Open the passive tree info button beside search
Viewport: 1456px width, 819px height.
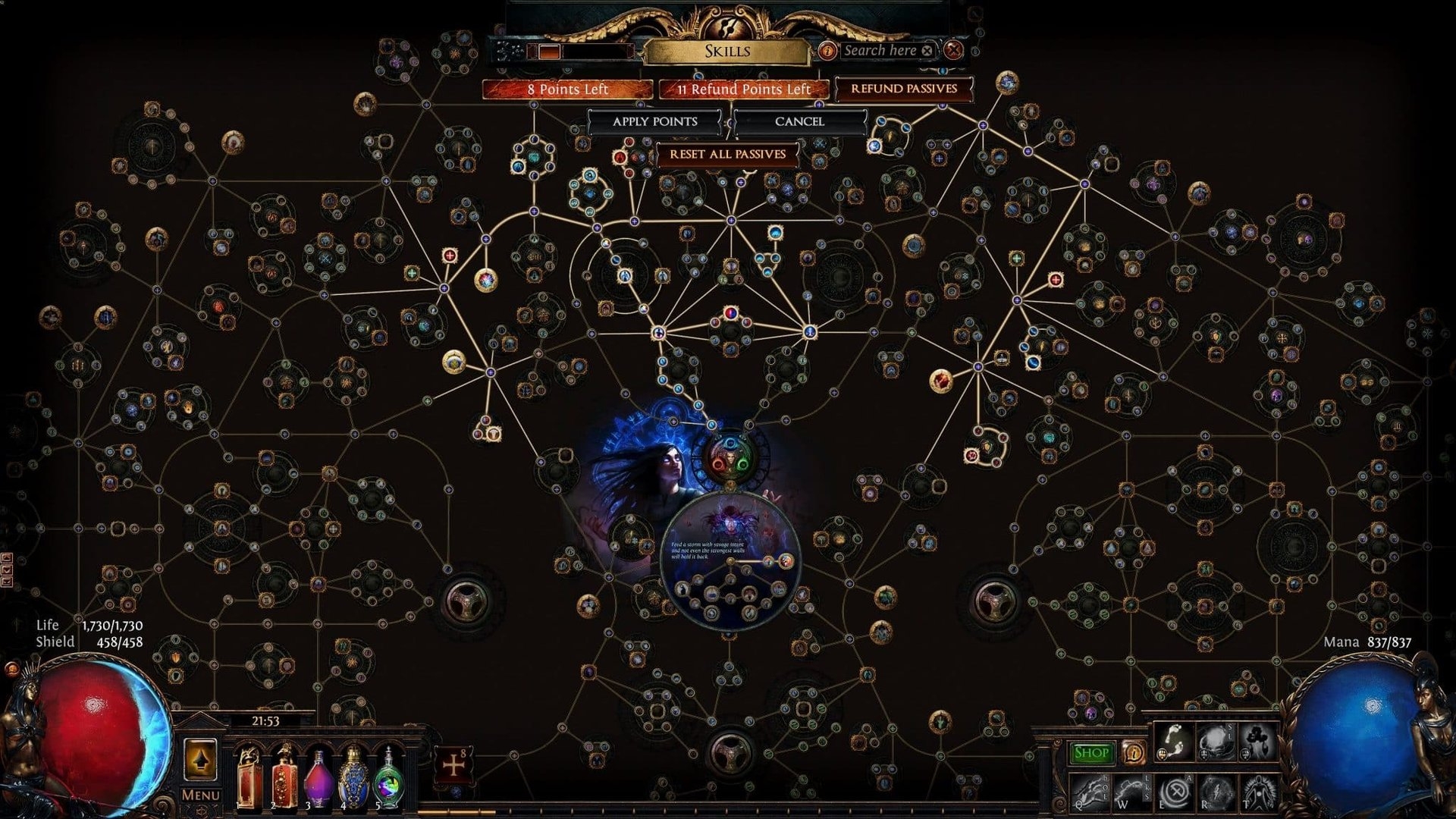pyautogui.click(x=827, y=51)
